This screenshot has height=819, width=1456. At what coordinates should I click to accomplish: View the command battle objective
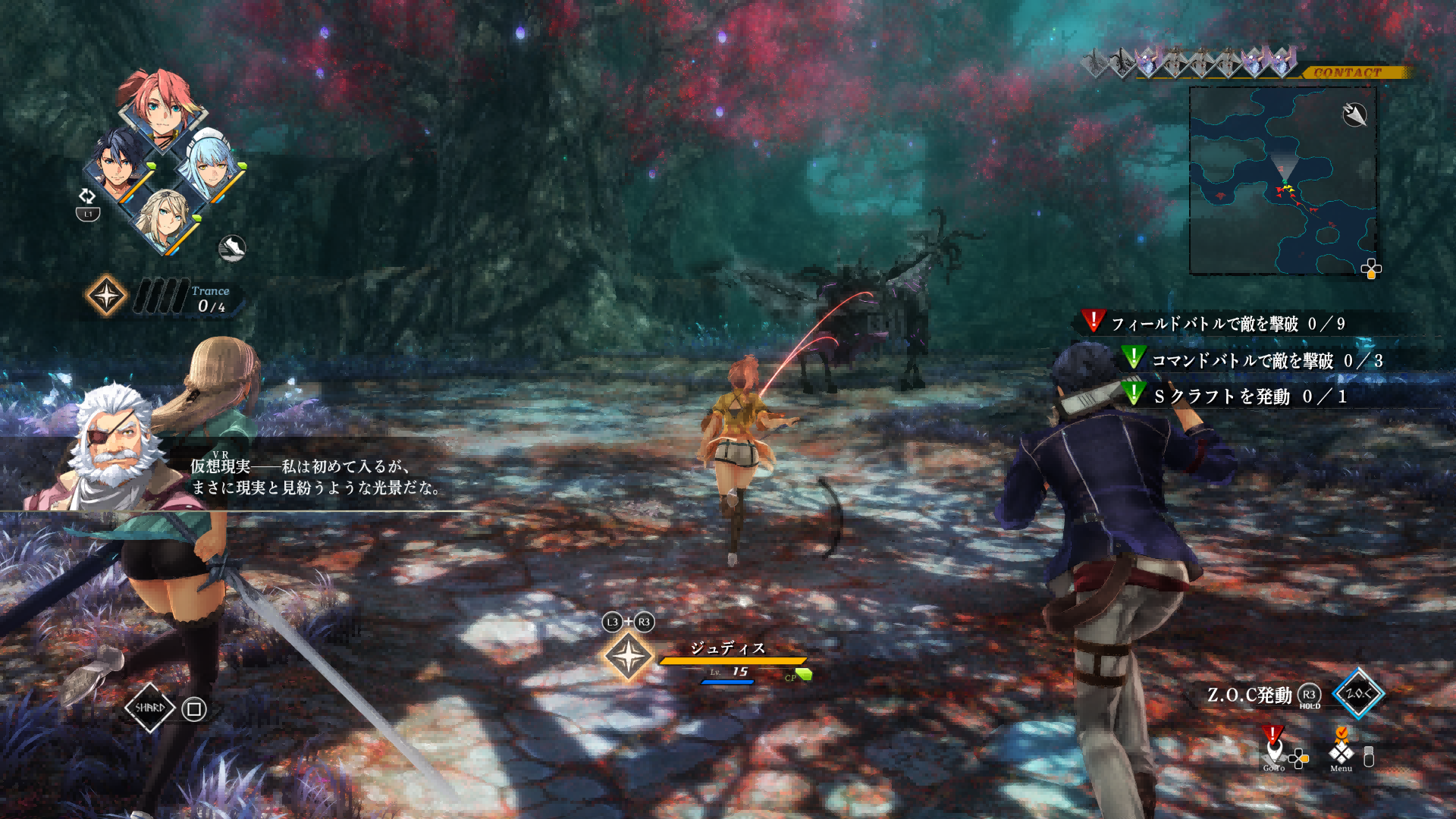click(x=1266, y=361)
